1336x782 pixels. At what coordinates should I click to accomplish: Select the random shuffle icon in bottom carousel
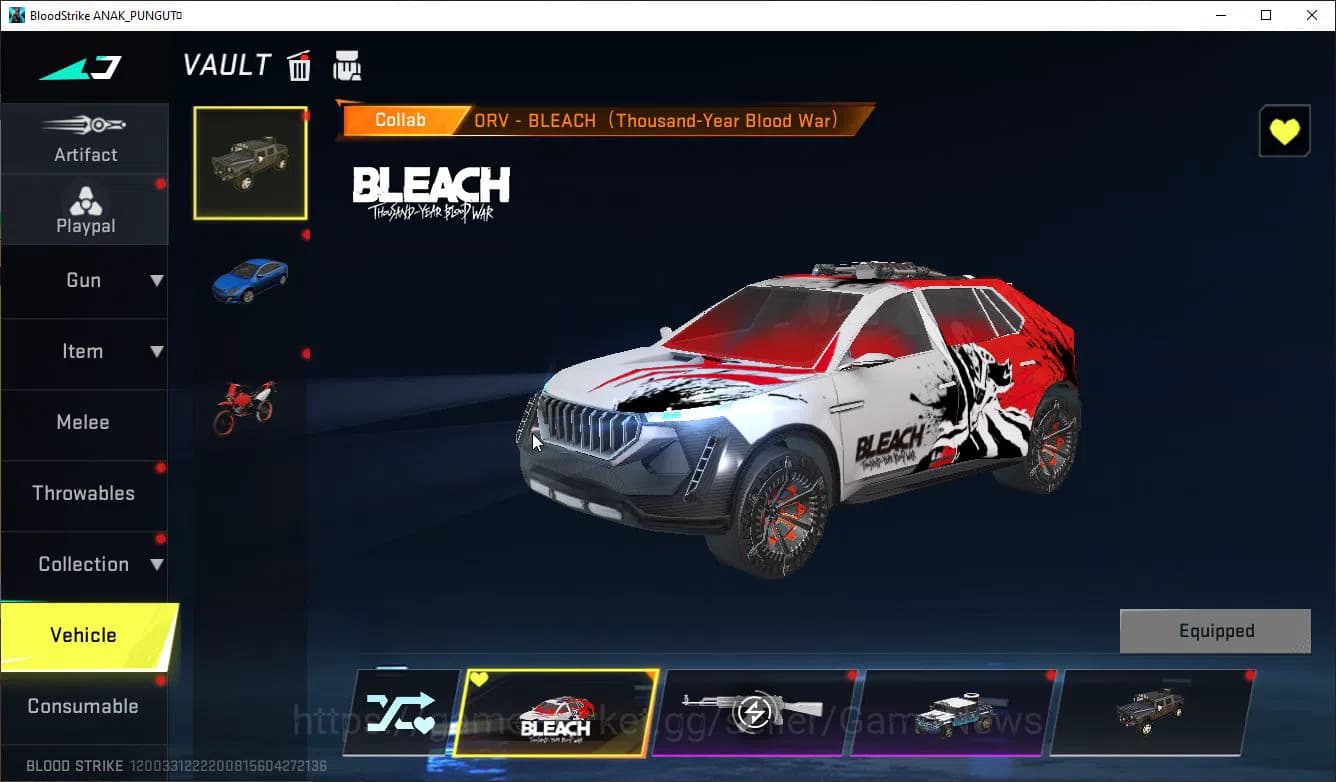[404, 712]
